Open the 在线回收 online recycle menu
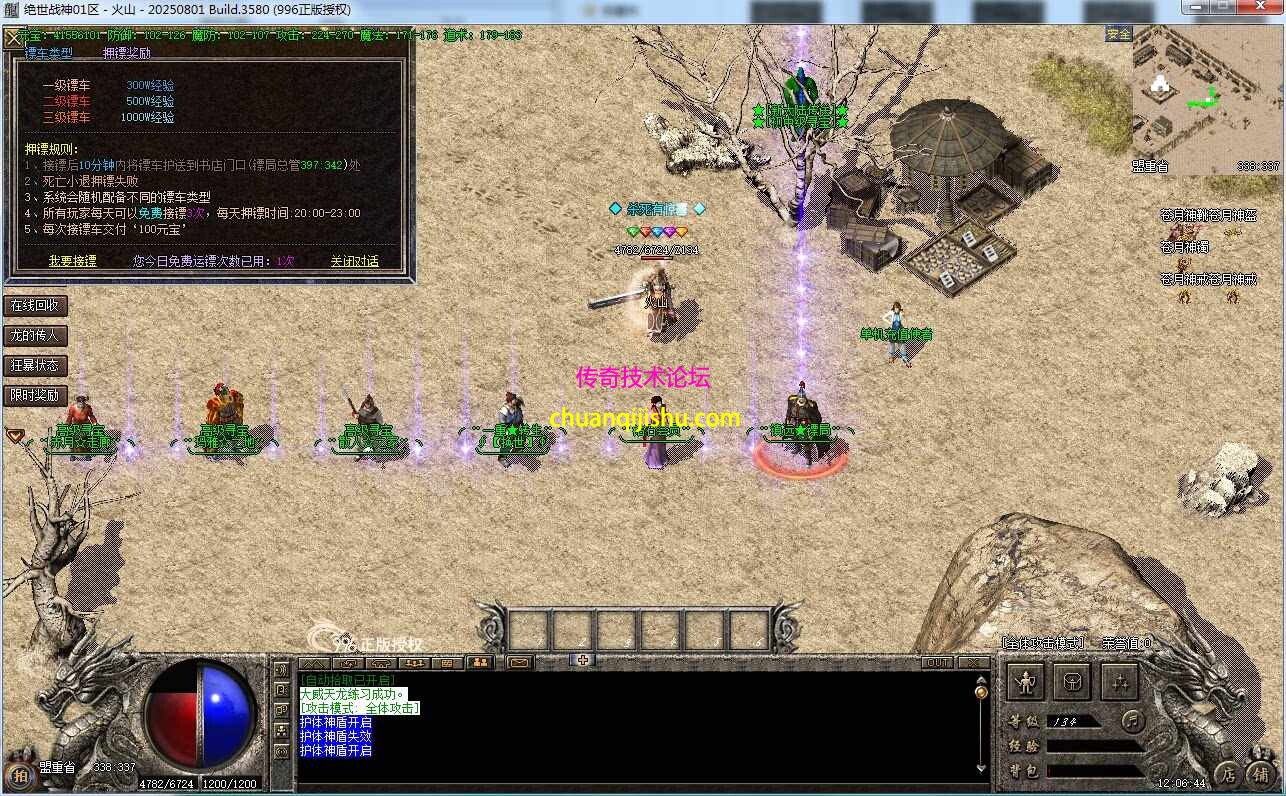This screenshot has width=1286, height=796. [35, 305]
